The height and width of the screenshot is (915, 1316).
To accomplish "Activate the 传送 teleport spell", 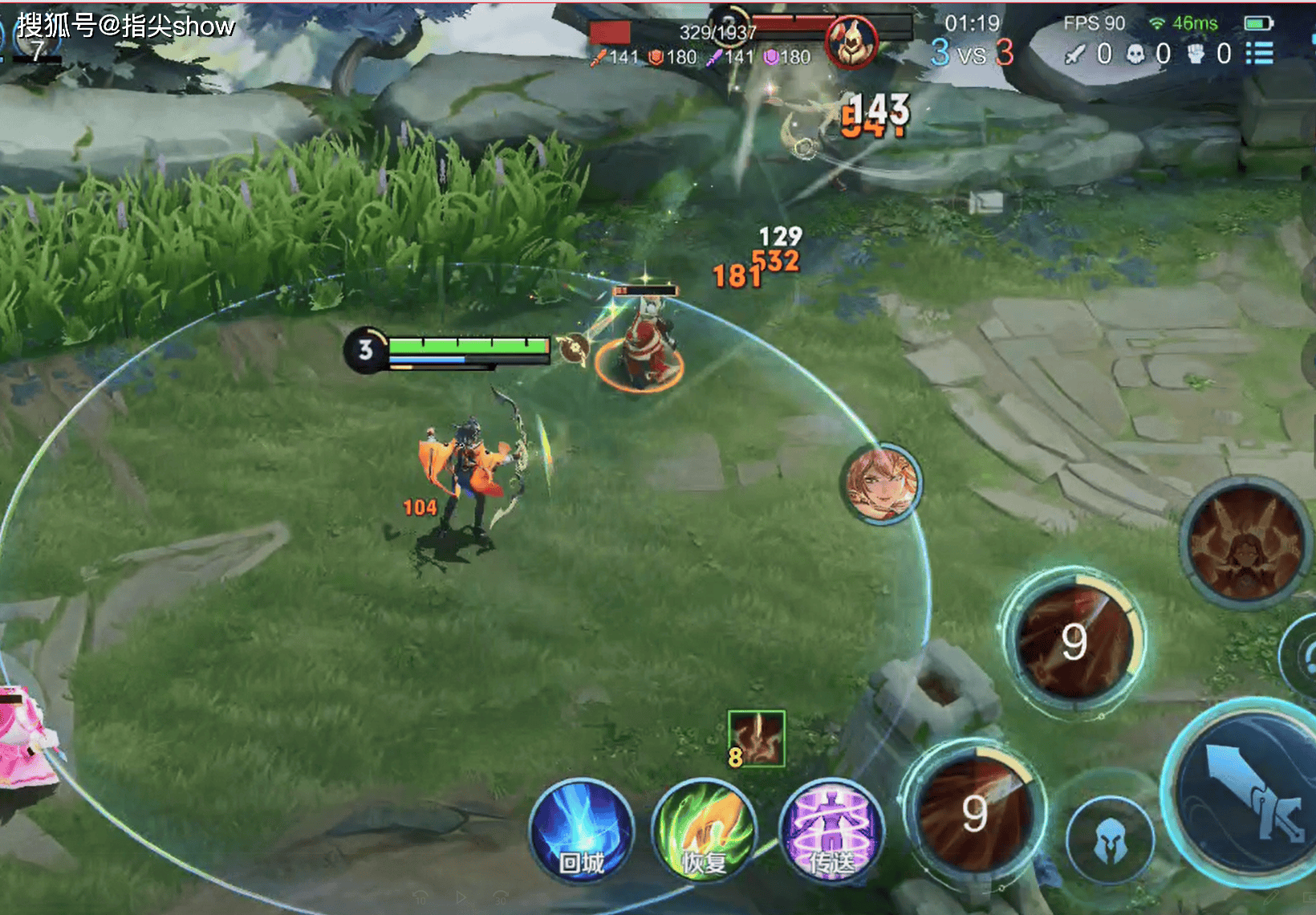I will [831, 831].
